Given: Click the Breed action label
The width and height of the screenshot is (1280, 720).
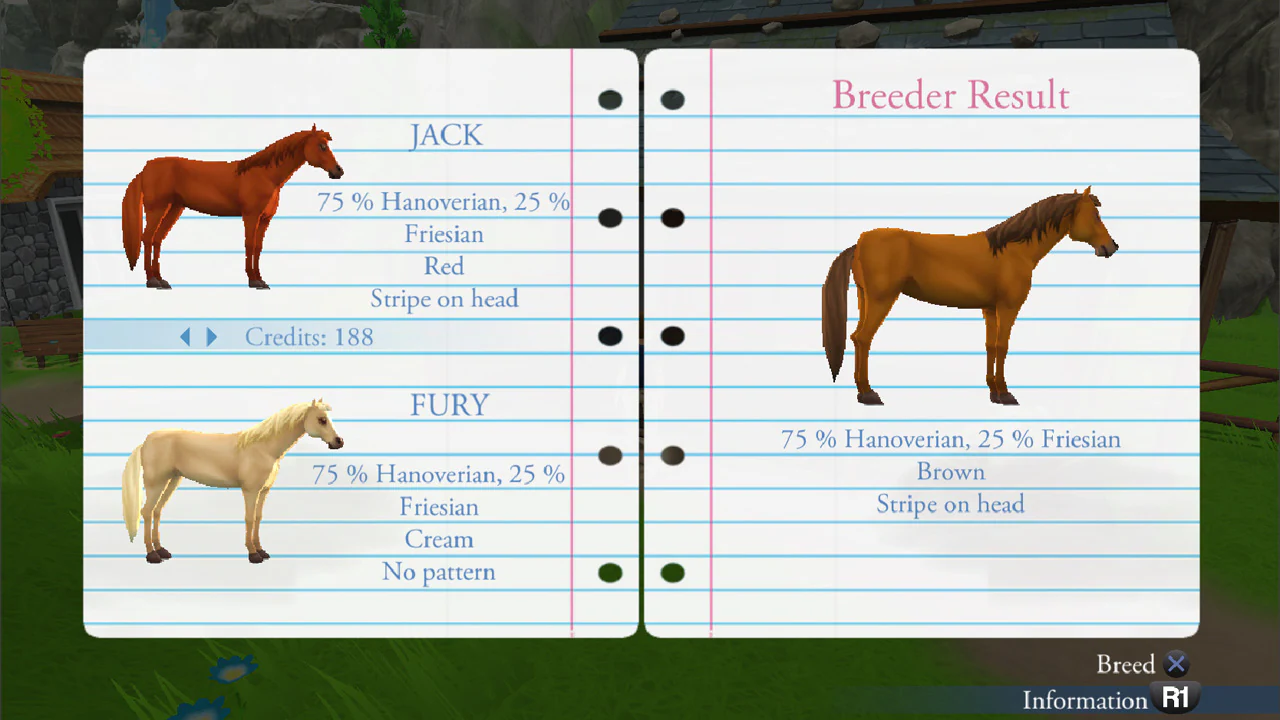Looking at the screenshot, I should (x=1126, y=664).
